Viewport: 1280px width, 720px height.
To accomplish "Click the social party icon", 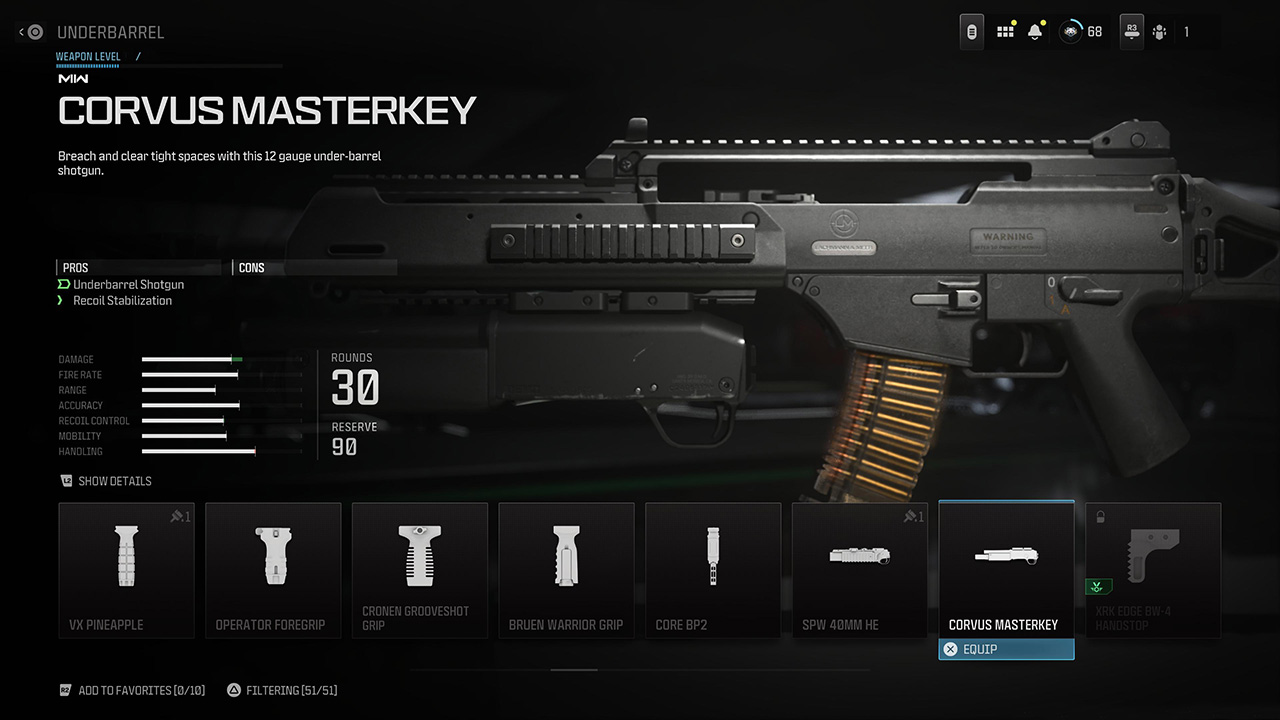I will coord(1160,31).
